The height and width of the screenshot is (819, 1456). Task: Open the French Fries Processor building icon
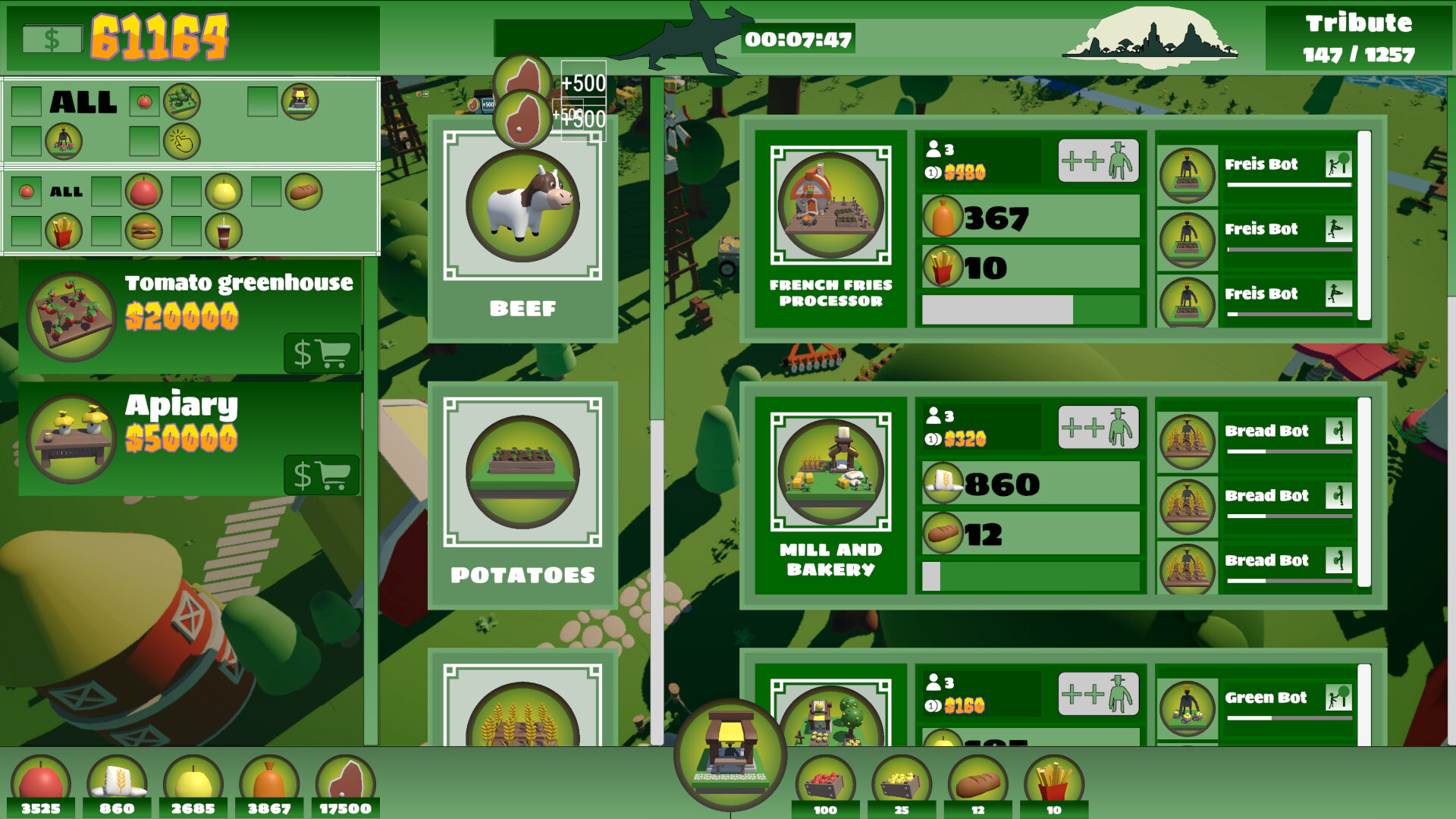point(830,205)
